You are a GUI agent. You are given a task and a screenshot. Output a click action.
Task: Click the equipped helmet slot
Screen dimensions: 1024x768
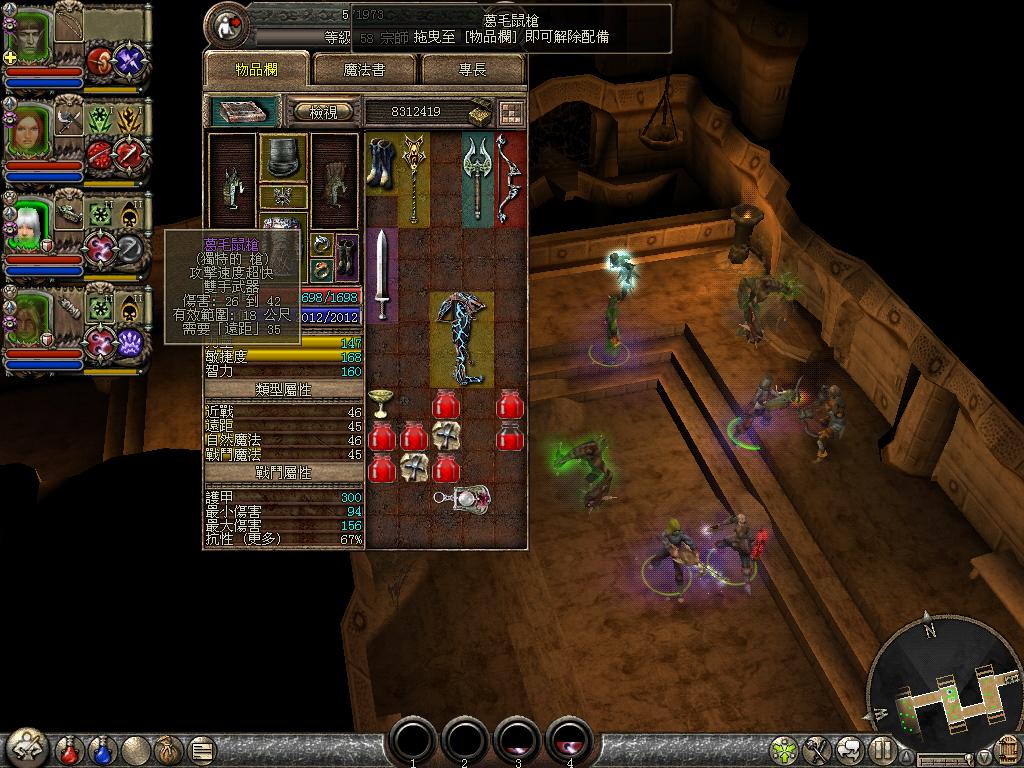coord(283,158)
